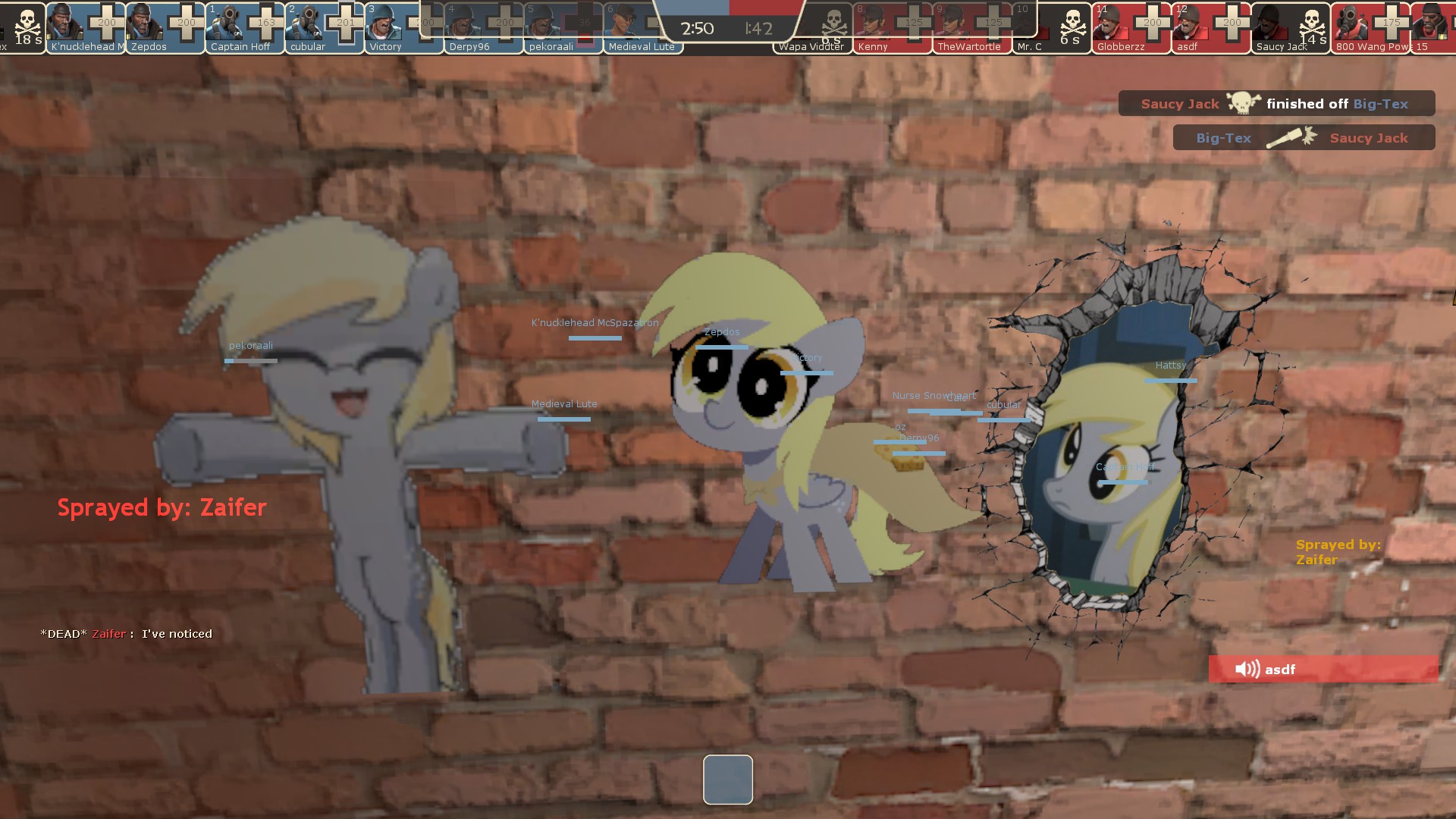Spectate Globberzz's Soldier panel
The height and width of the screenshot is (819, 1456).
1131,27
